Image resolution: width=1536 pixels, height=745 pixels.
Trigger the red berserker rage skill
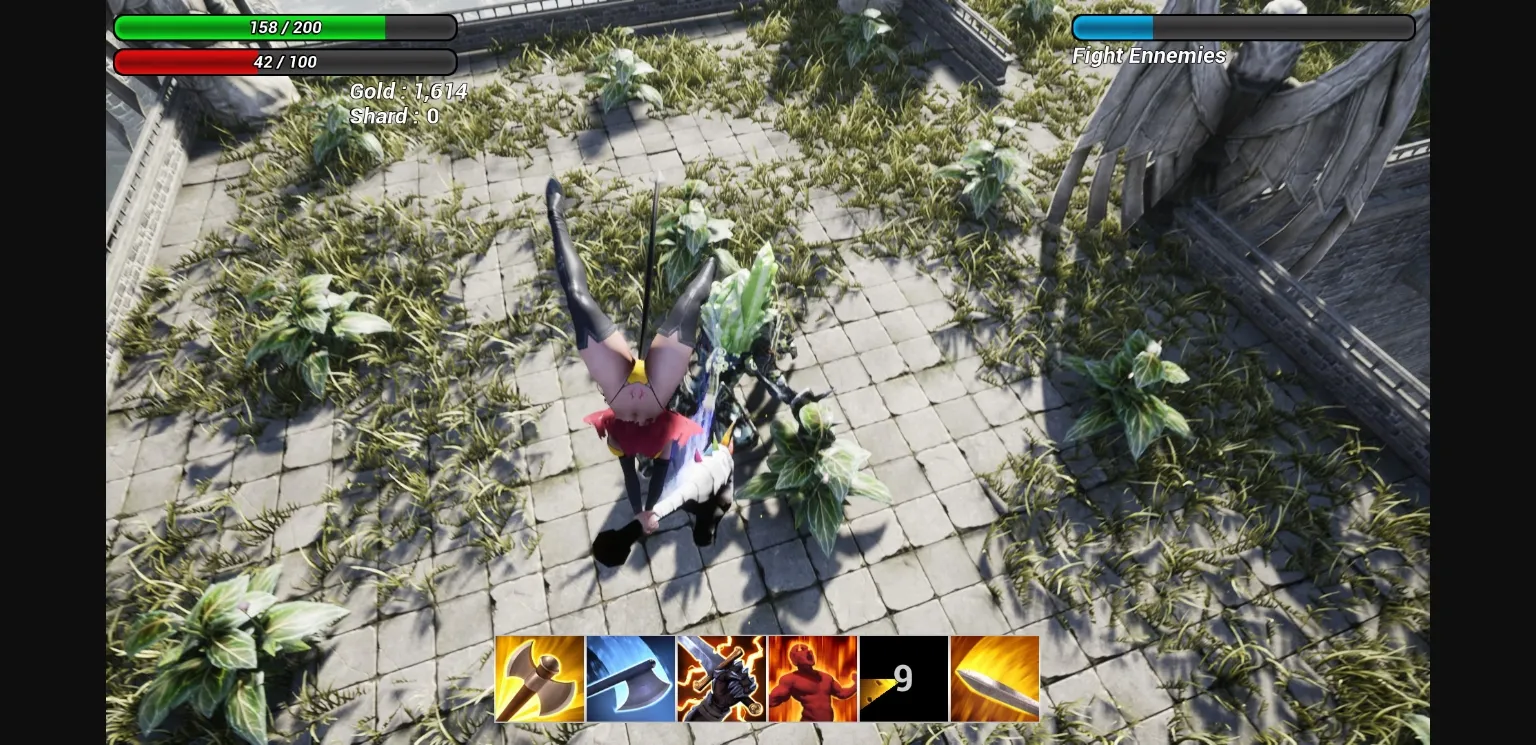pyautogui.click(x=812, y=678)
